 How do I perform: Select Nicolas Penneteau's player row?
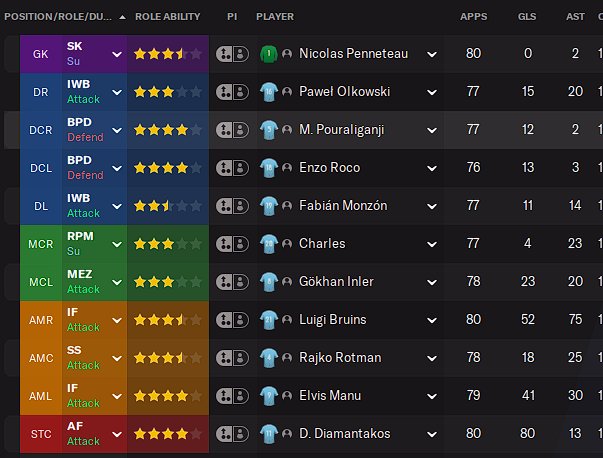(x=353, y=54)
